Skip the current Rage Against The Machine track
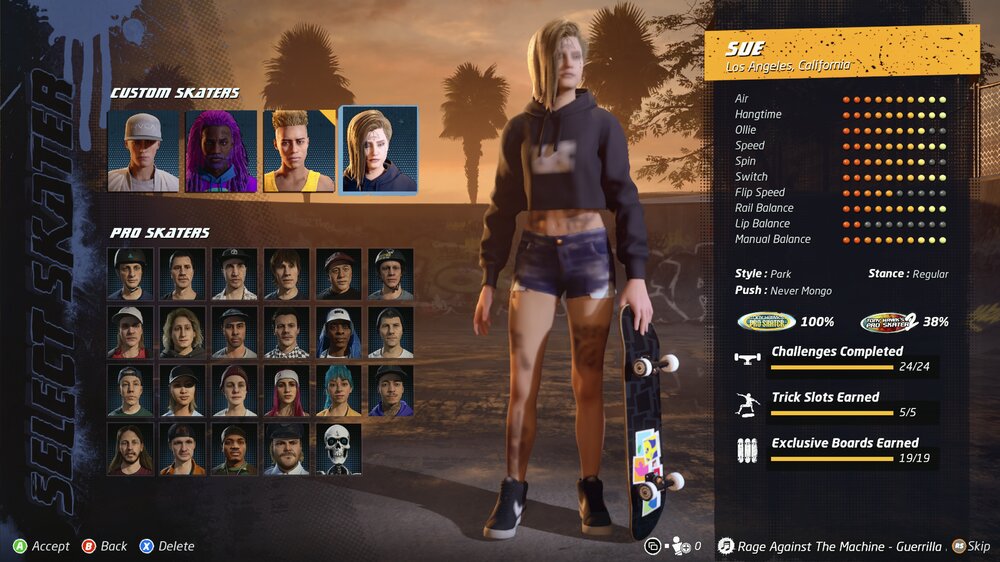Screen dimensions: 1000x562 [x=971, y=546]
